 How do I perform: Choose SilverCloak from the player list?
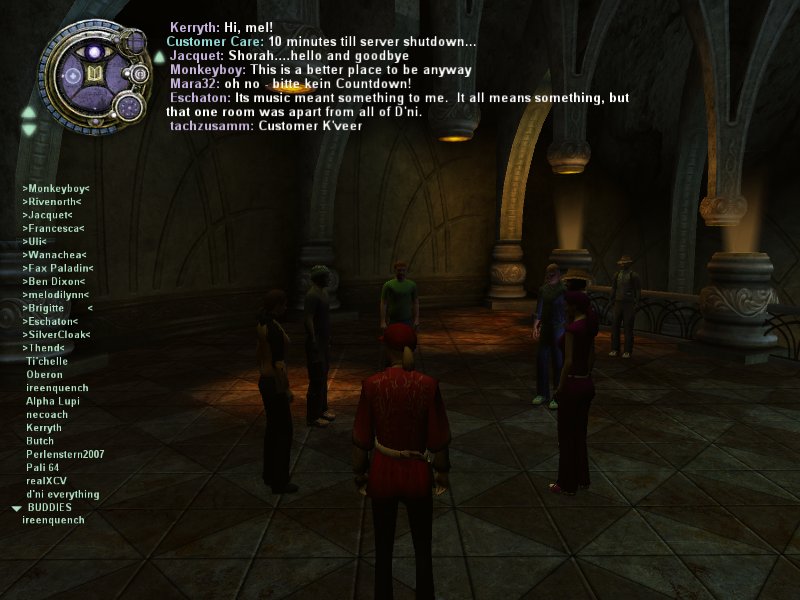[x=56, y=334]
